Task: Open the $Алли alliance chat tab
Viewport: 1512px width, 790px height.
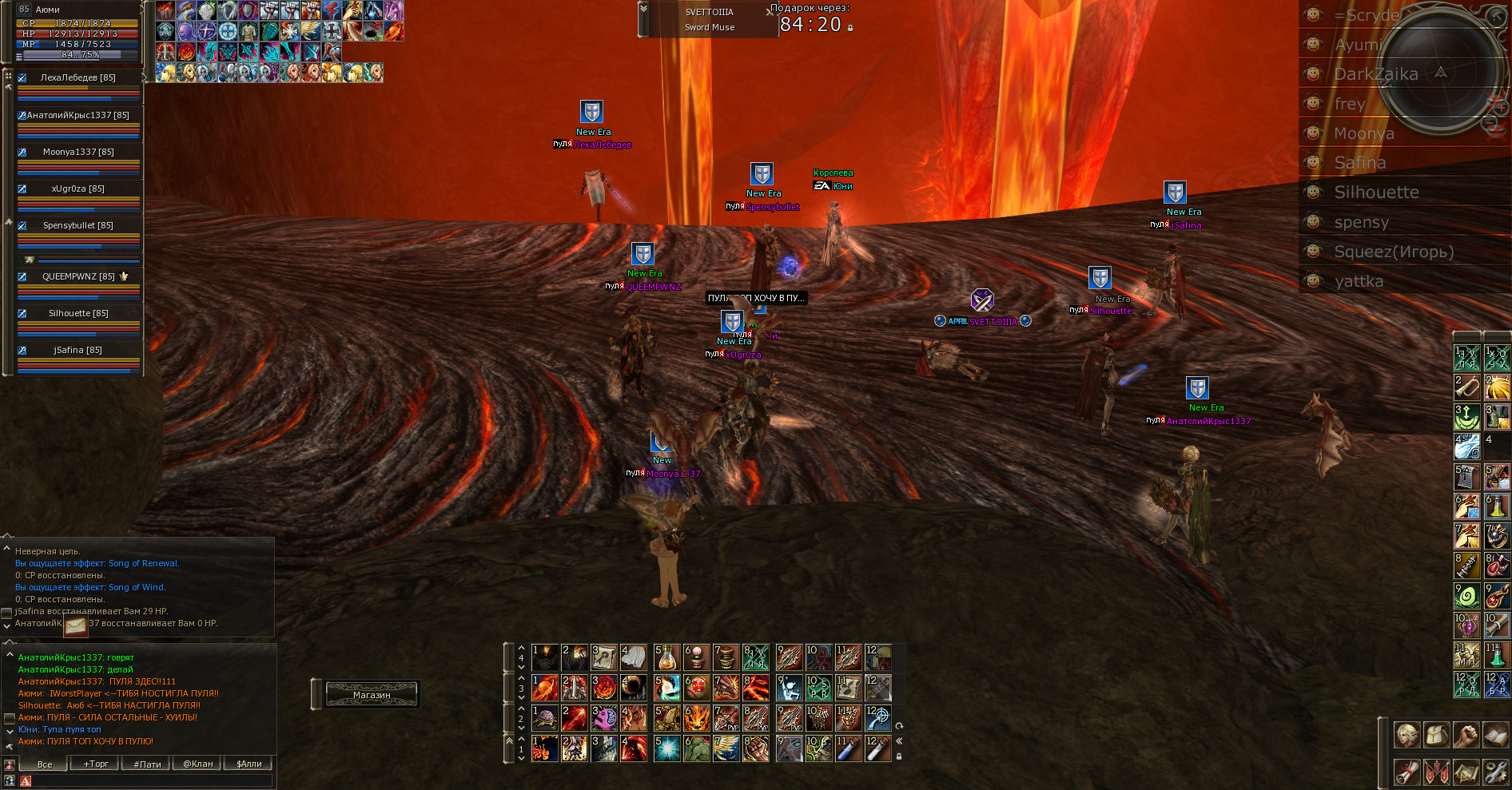Action: pyautogui.click(x=249, y=764)
